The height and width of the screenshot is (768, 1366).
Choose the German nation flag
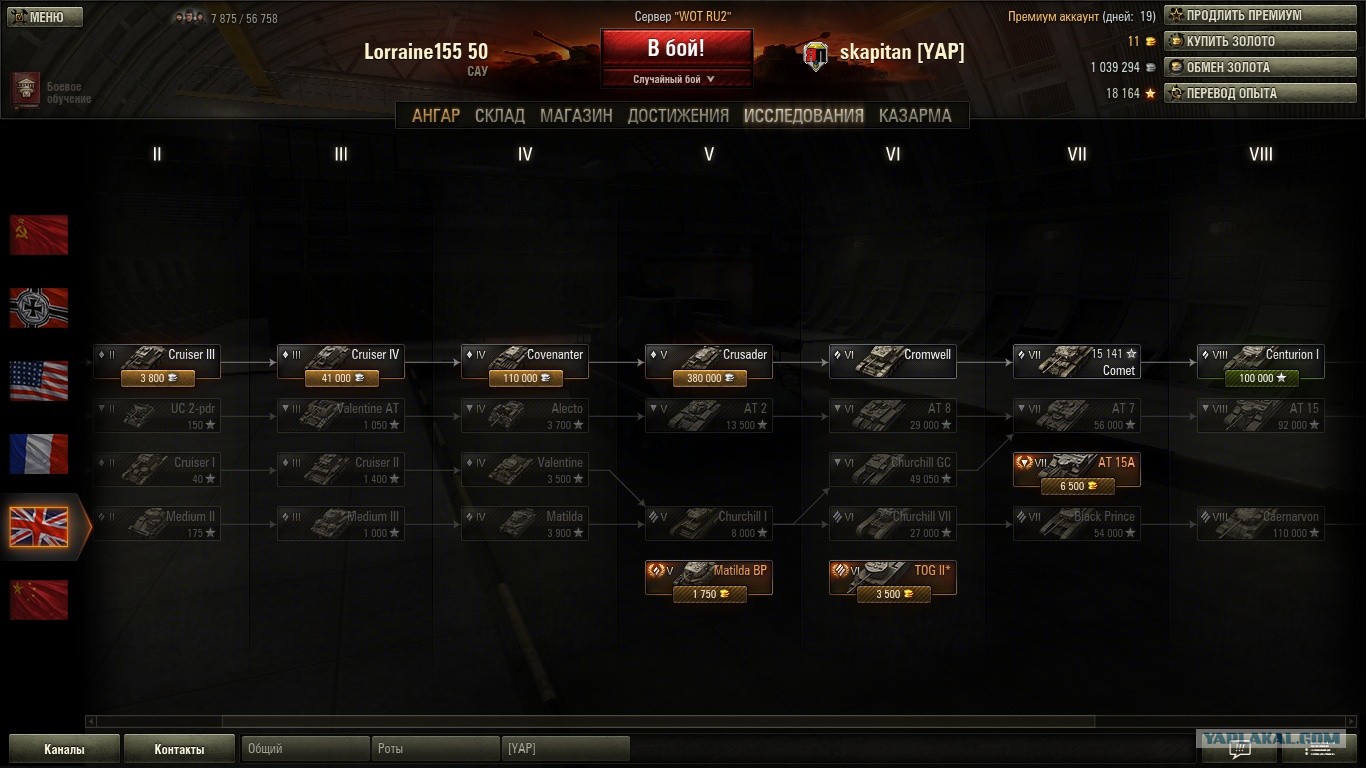pos(39,308)
